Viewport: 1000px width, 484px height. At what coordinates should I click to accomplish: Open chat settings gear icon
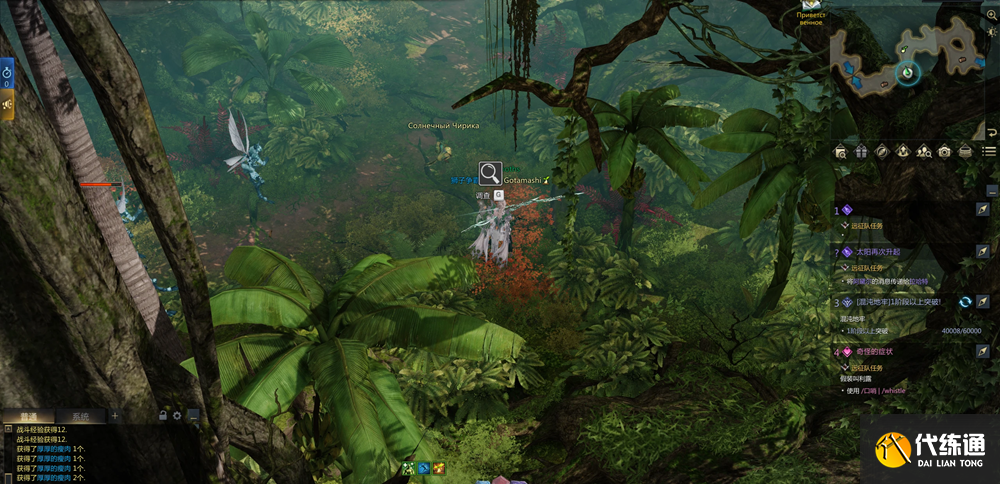coord(177,415)
